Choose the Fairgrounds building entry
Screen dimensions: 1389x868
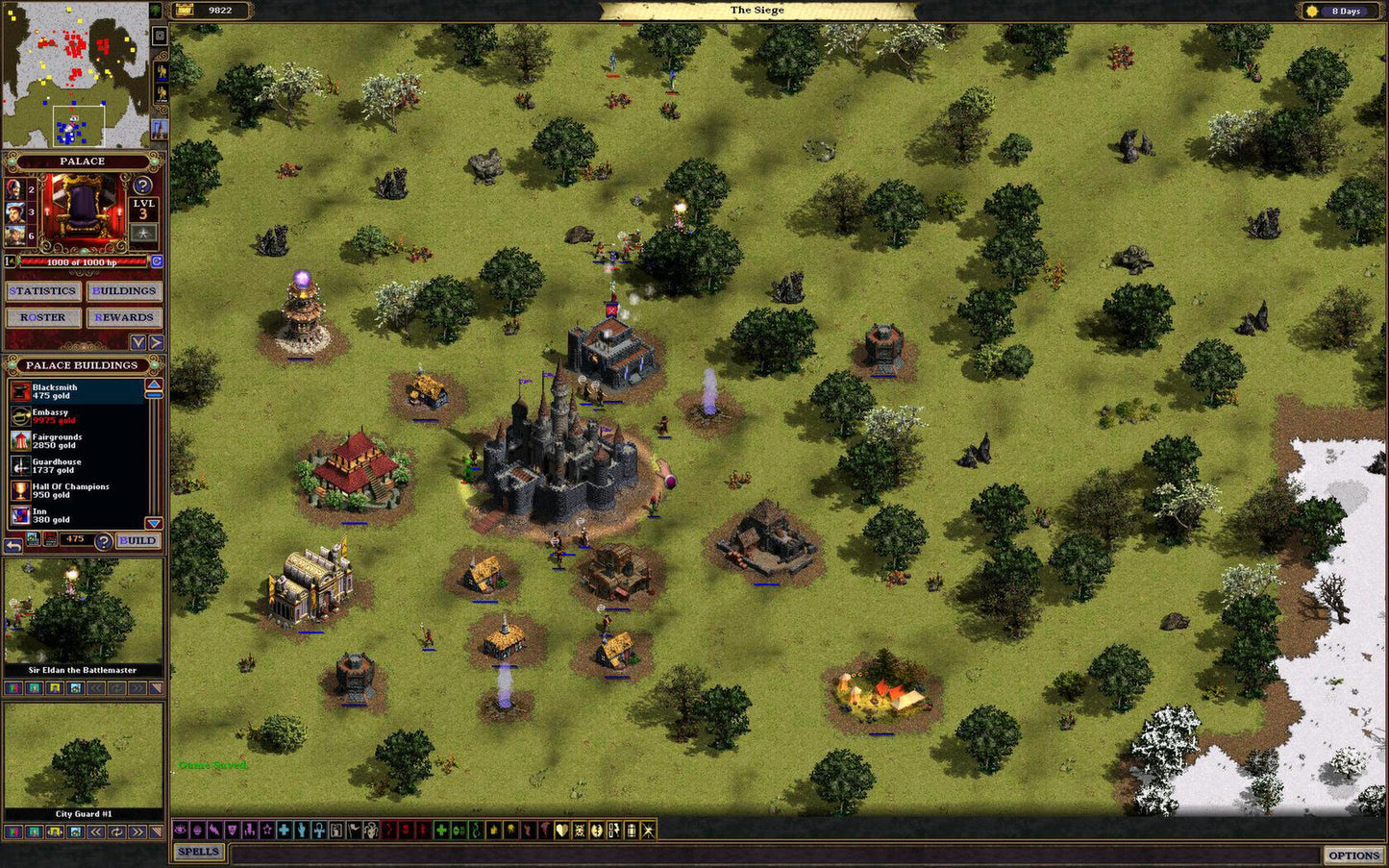tap(77, 441)
